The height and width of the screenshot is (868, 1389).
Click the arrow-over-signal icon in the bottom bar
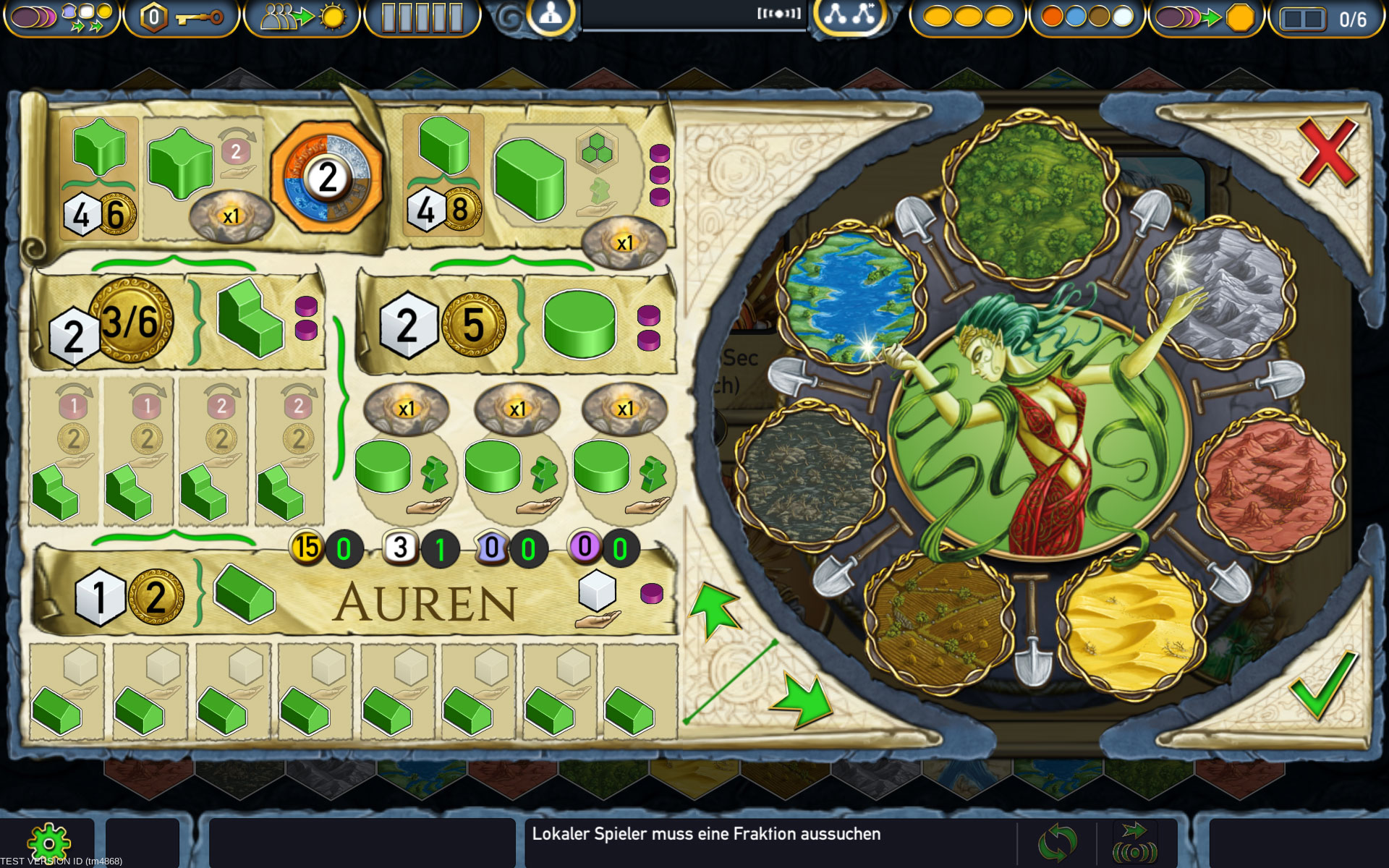[1134, 843]
